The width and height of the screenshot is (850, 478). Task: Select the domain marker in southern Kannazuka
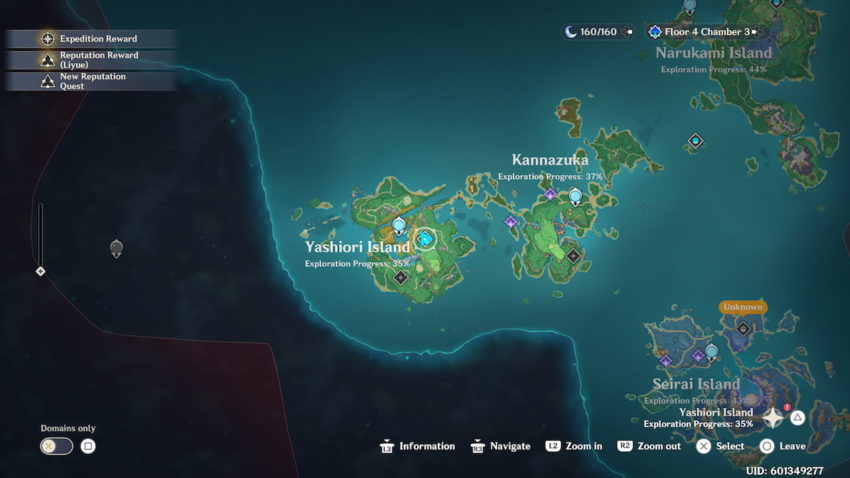pos(573,256)
